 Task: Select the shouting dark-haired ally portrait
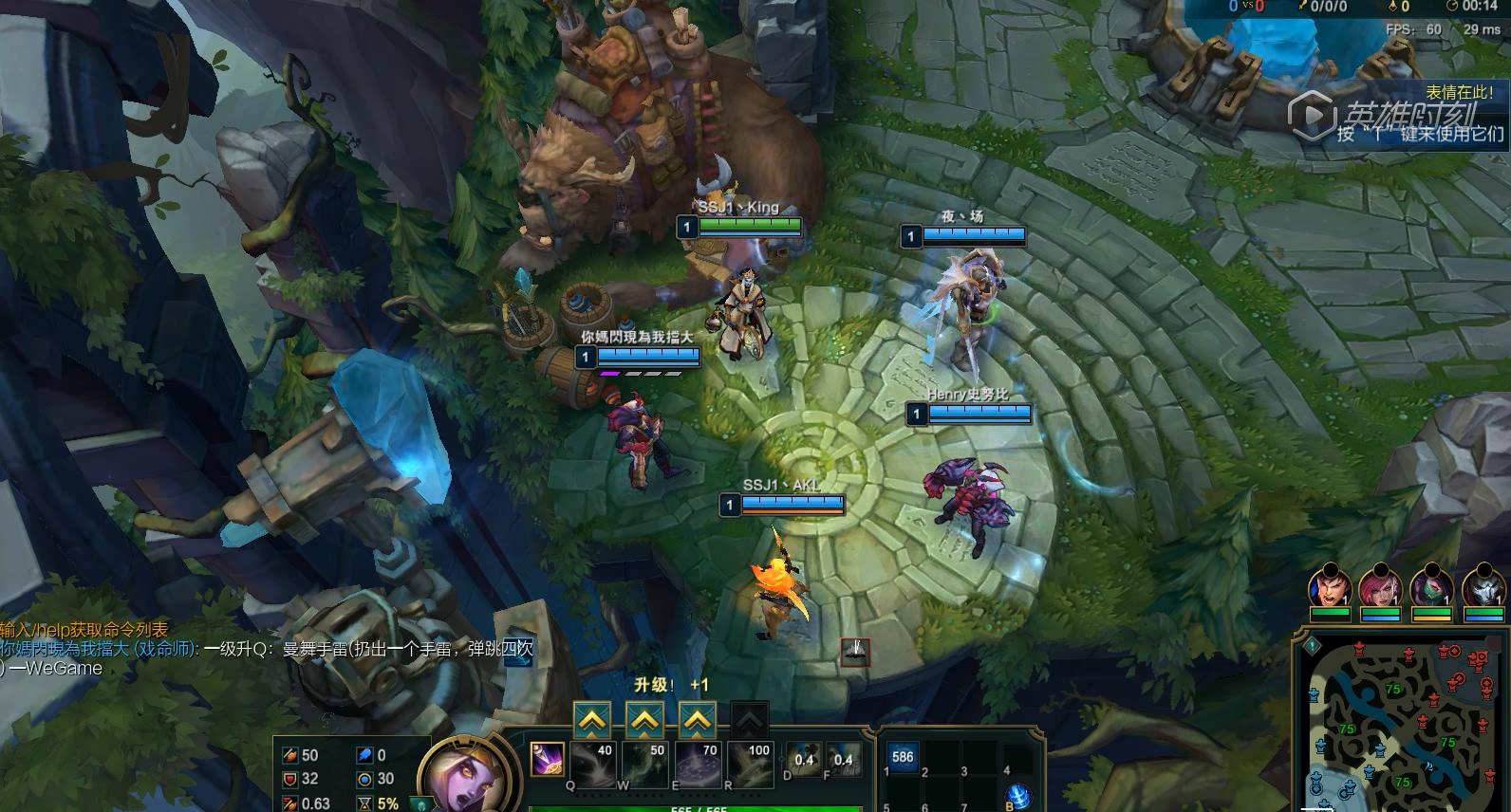pos(1329,588)
